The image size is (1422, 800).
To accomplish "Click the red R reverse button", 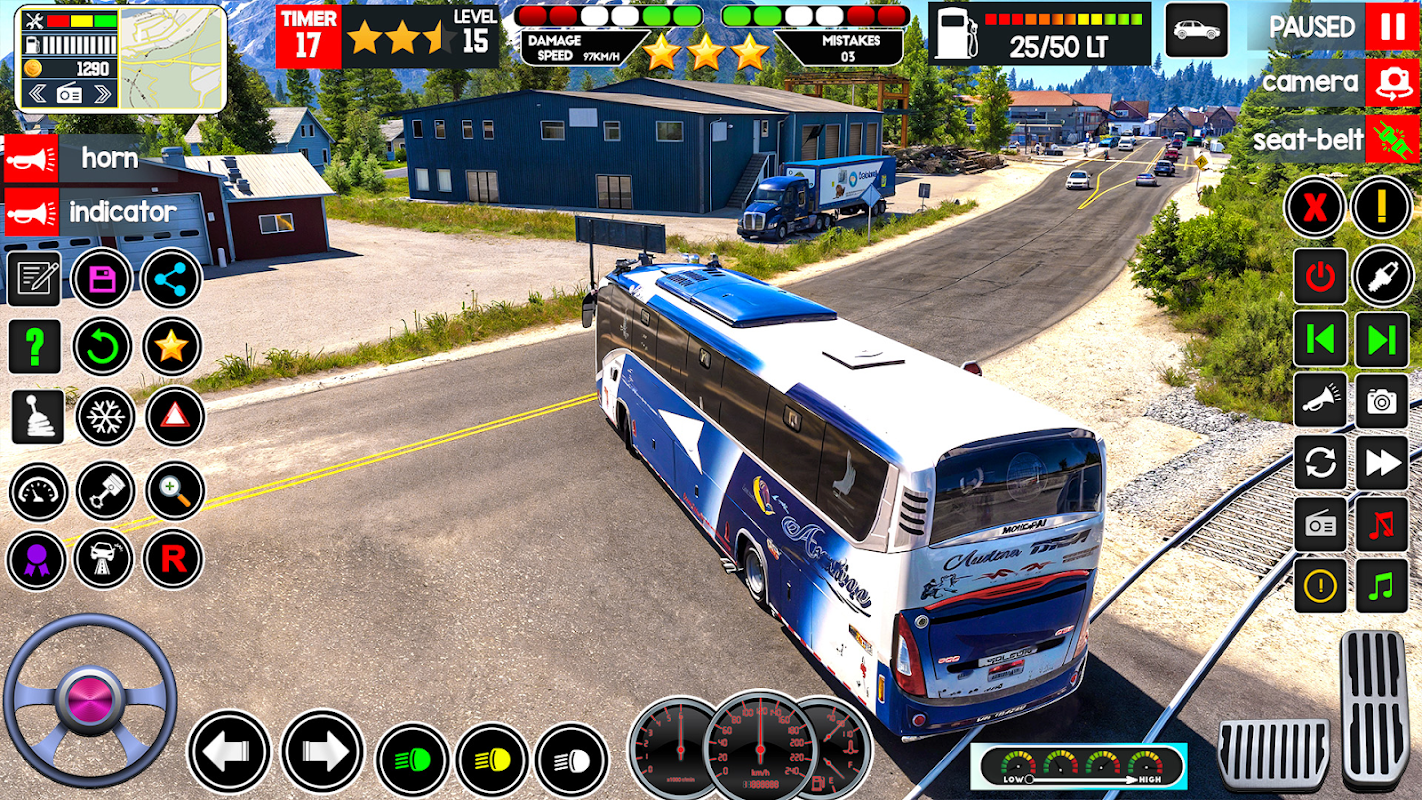I will pyautogui.click(x=172, y=559).
